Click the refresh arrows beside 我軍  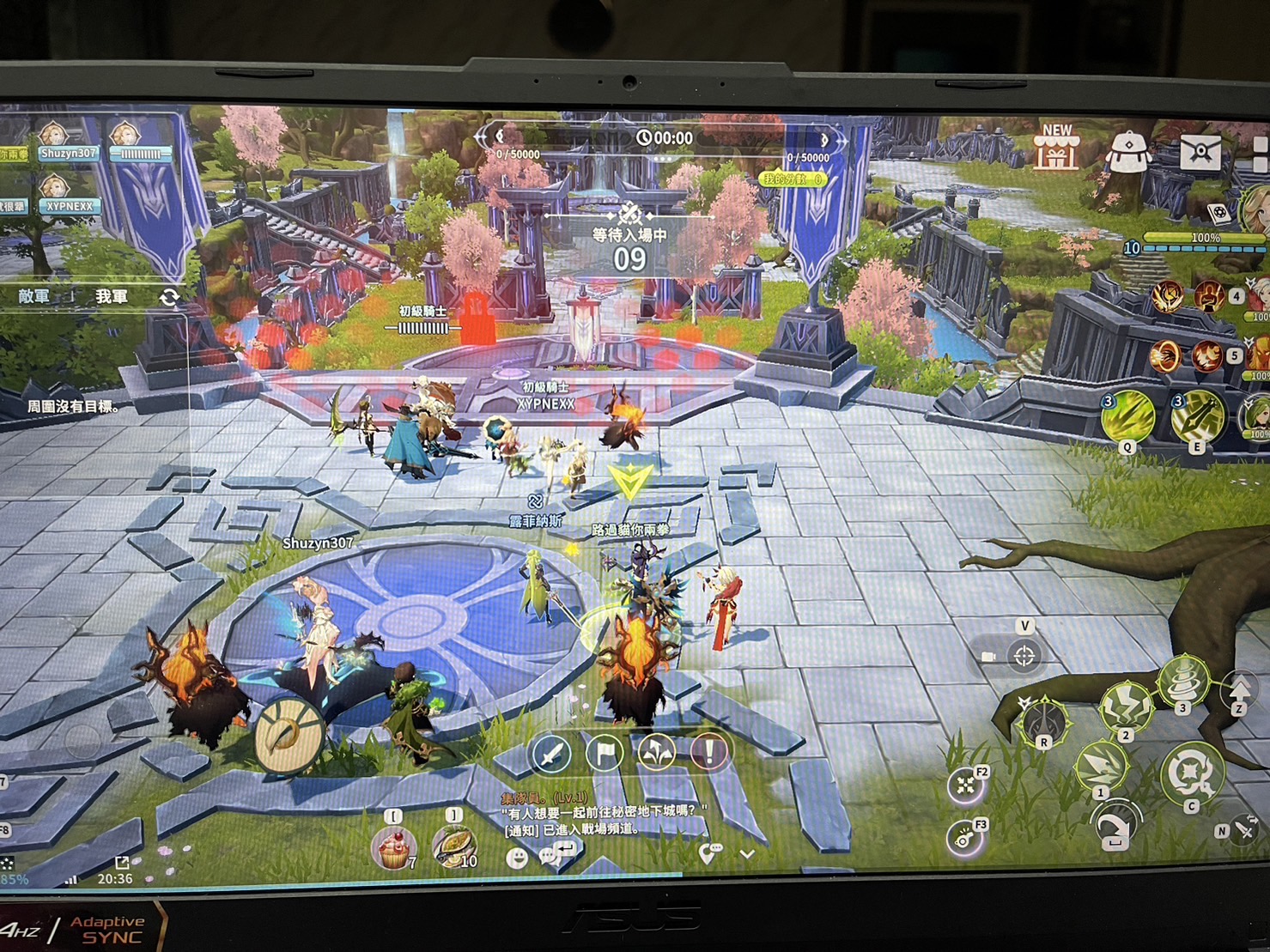[x=169, y=297]
